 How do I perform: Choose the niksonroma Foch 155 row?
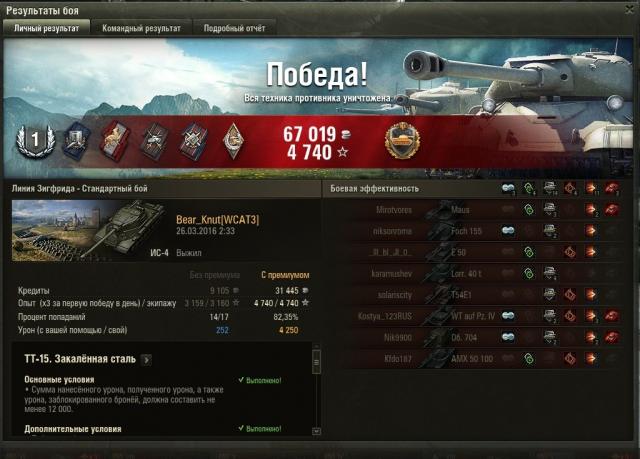point(480,231)
